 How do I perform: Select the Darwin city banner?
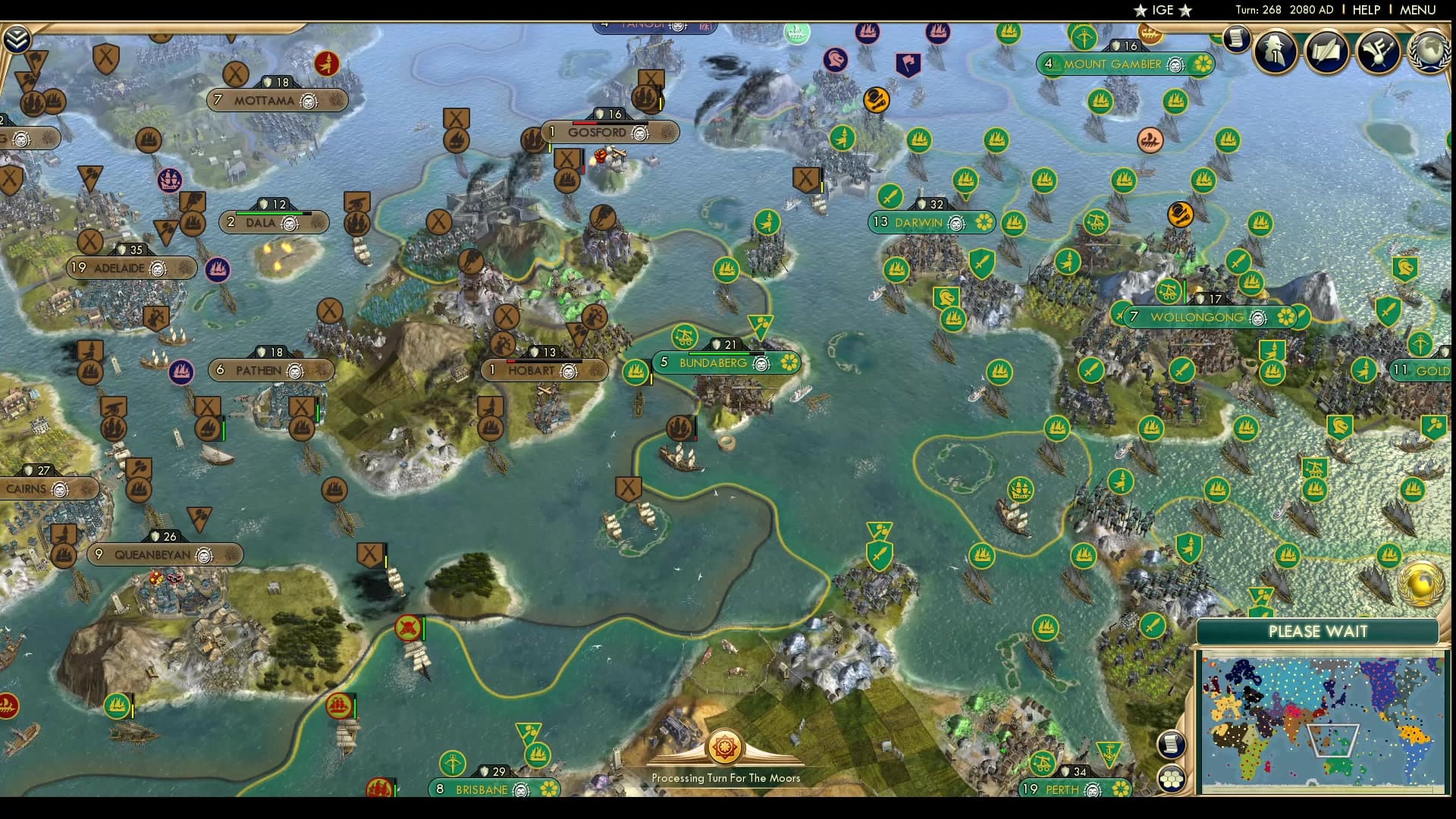(918, 223)
